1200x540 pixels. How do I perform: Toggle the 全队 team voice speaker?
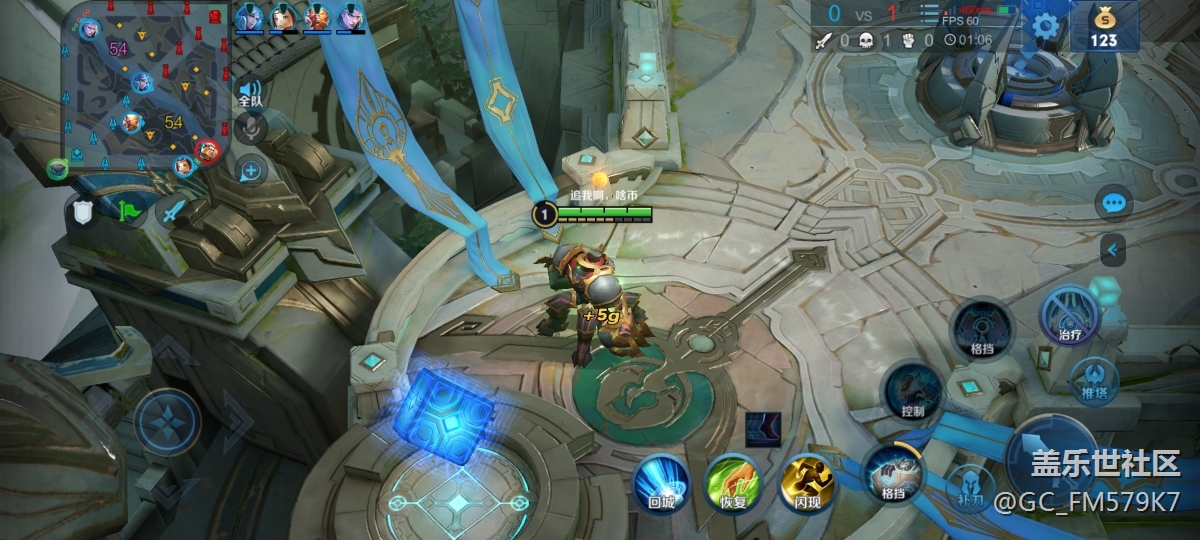[250, 94]
